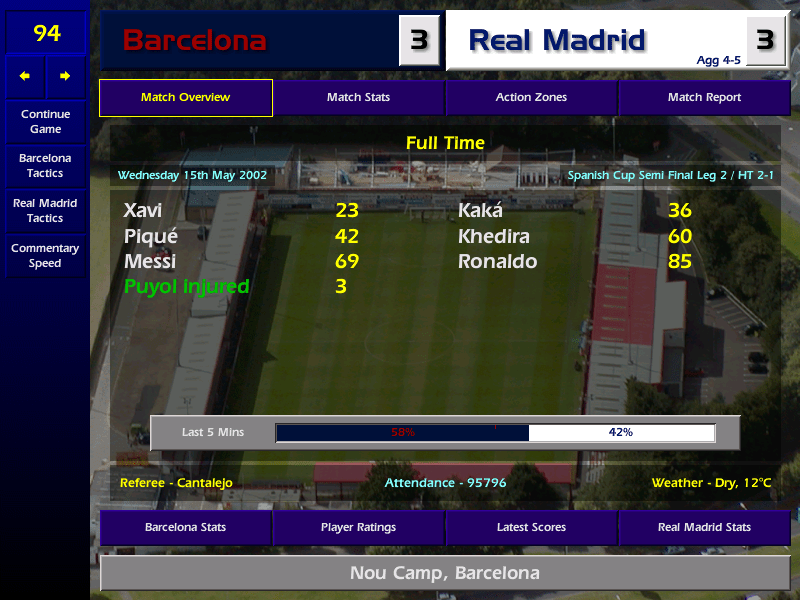
Task: View Latest Scores
Action: click(x=531, y=527)
